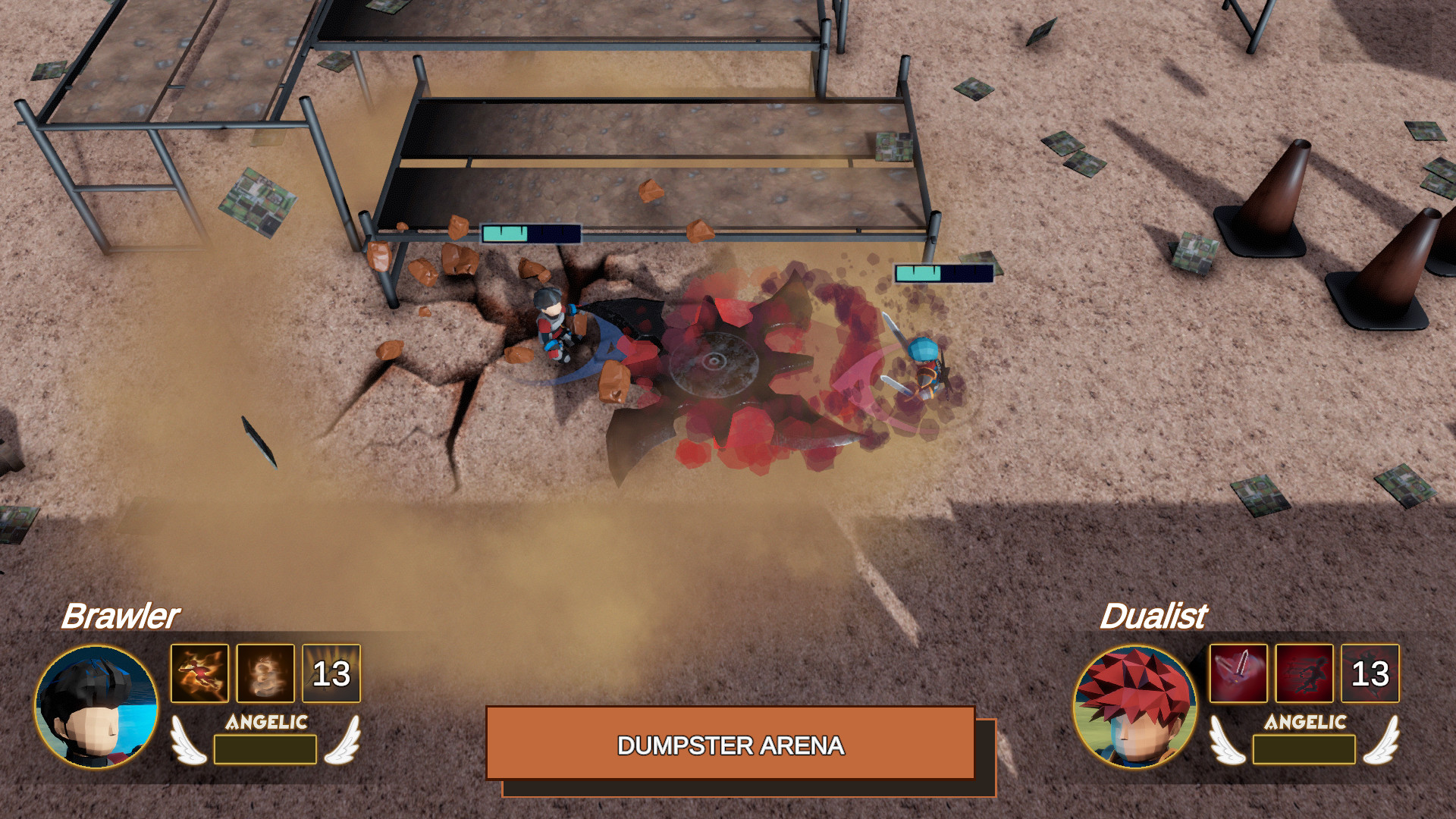1456x819 pixels.
Task: Click the Brawler's flame spirit ability icon
Action: pos(265,673)
